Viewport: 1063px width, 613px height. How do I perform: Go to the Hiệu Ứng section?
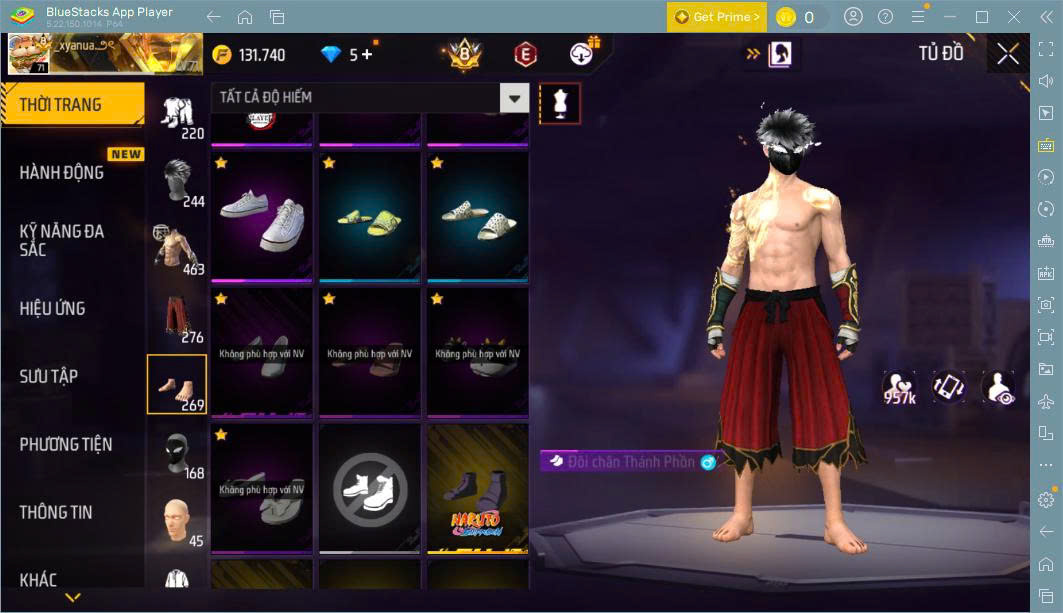click(x=52, y=308)
